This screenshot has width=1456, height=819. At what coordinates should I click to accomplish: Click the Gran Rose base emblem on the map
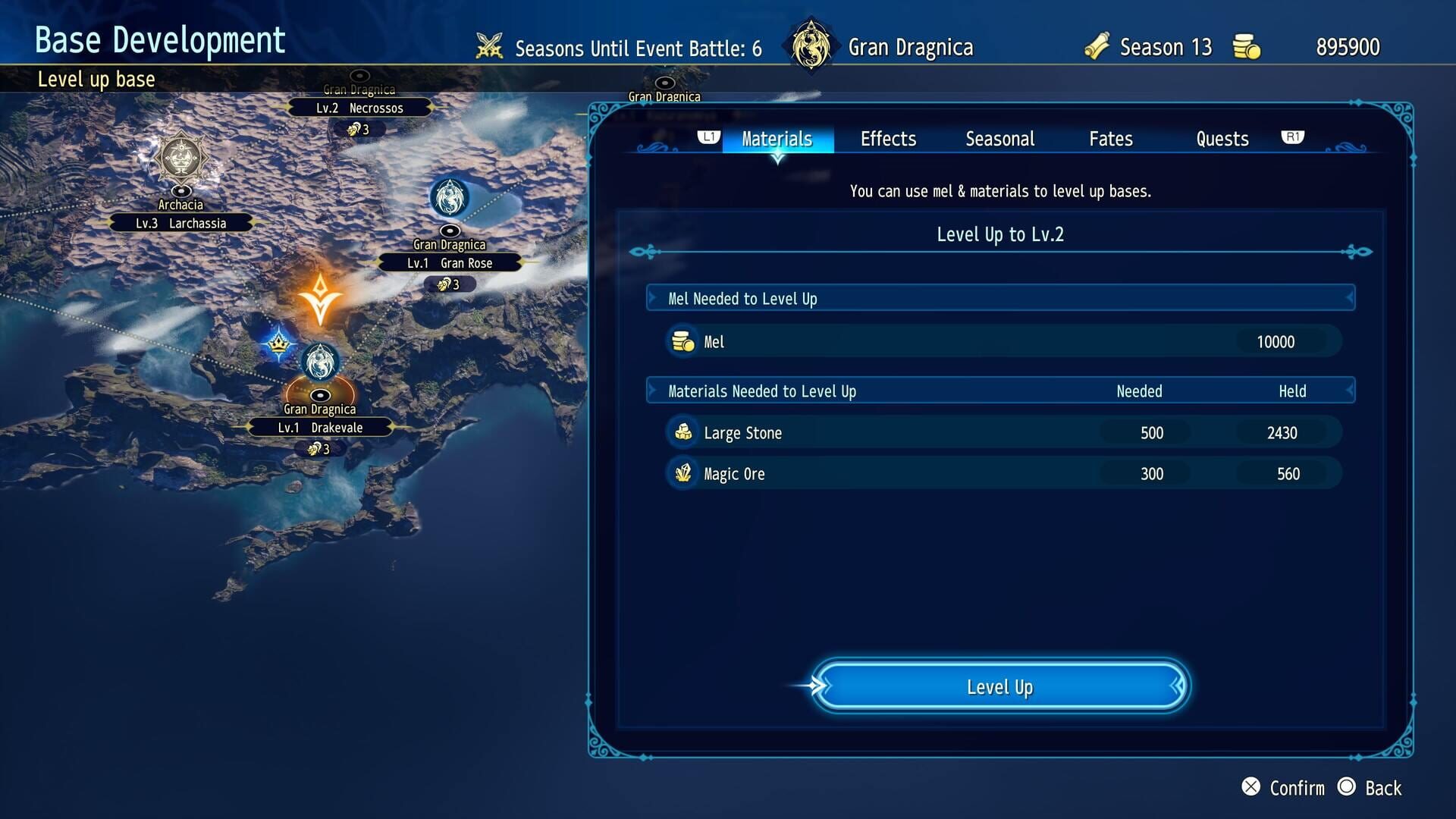coord(450,198)
